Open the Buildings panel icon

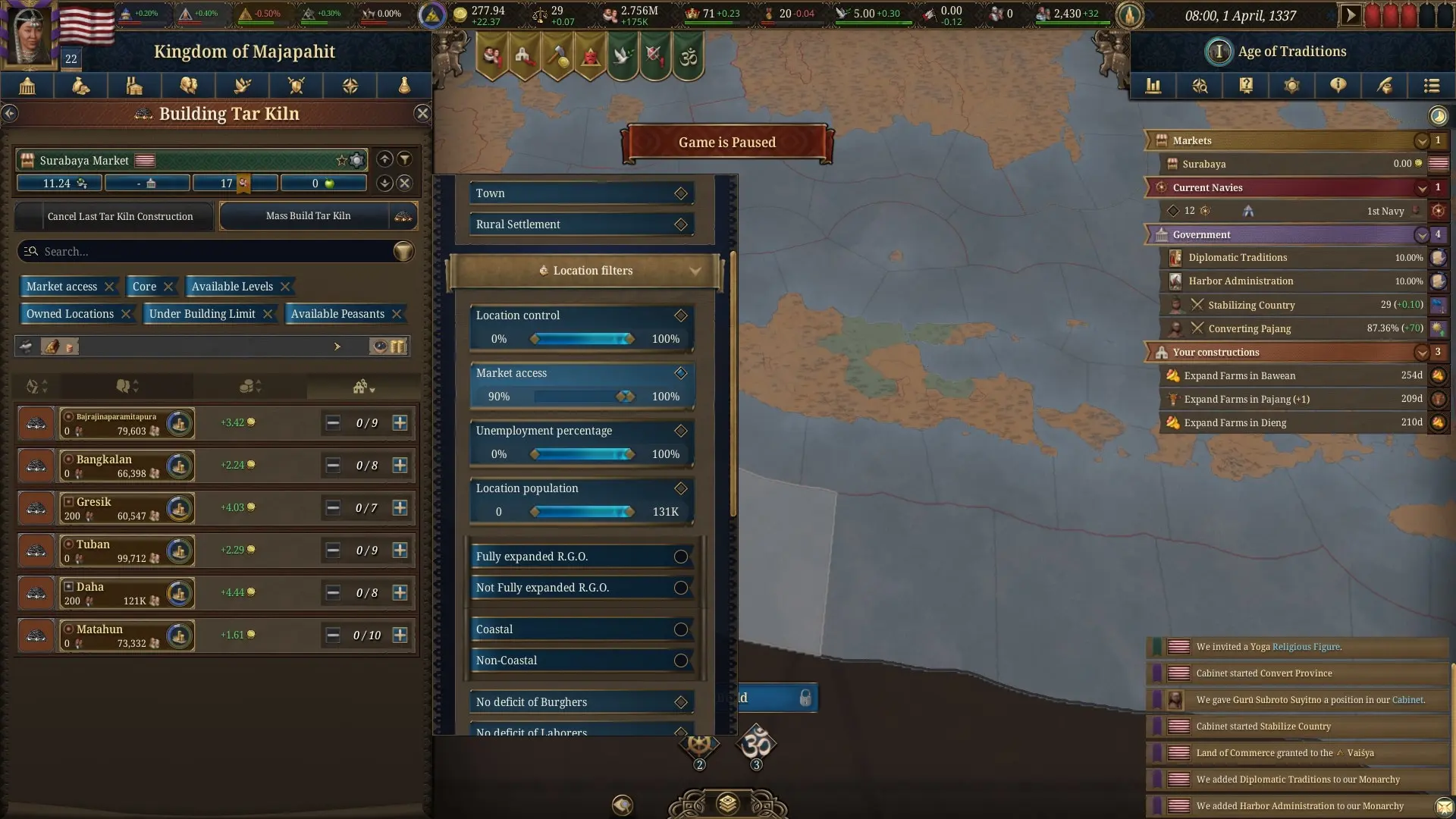(x=134, y=86)
